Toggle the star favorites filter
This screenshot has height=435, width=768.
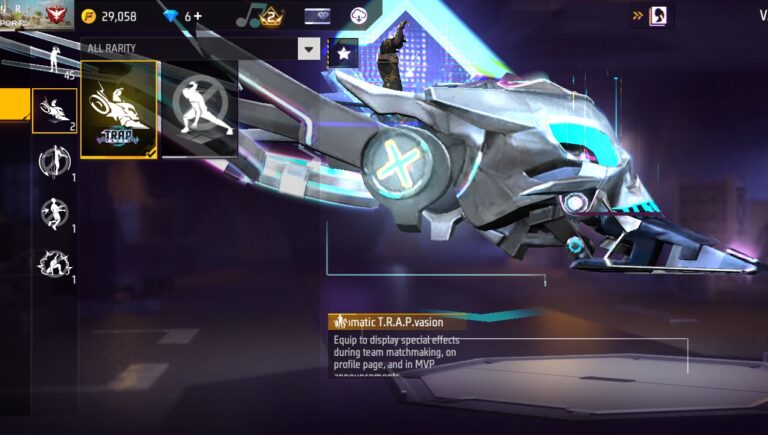[x=343, y=52]
